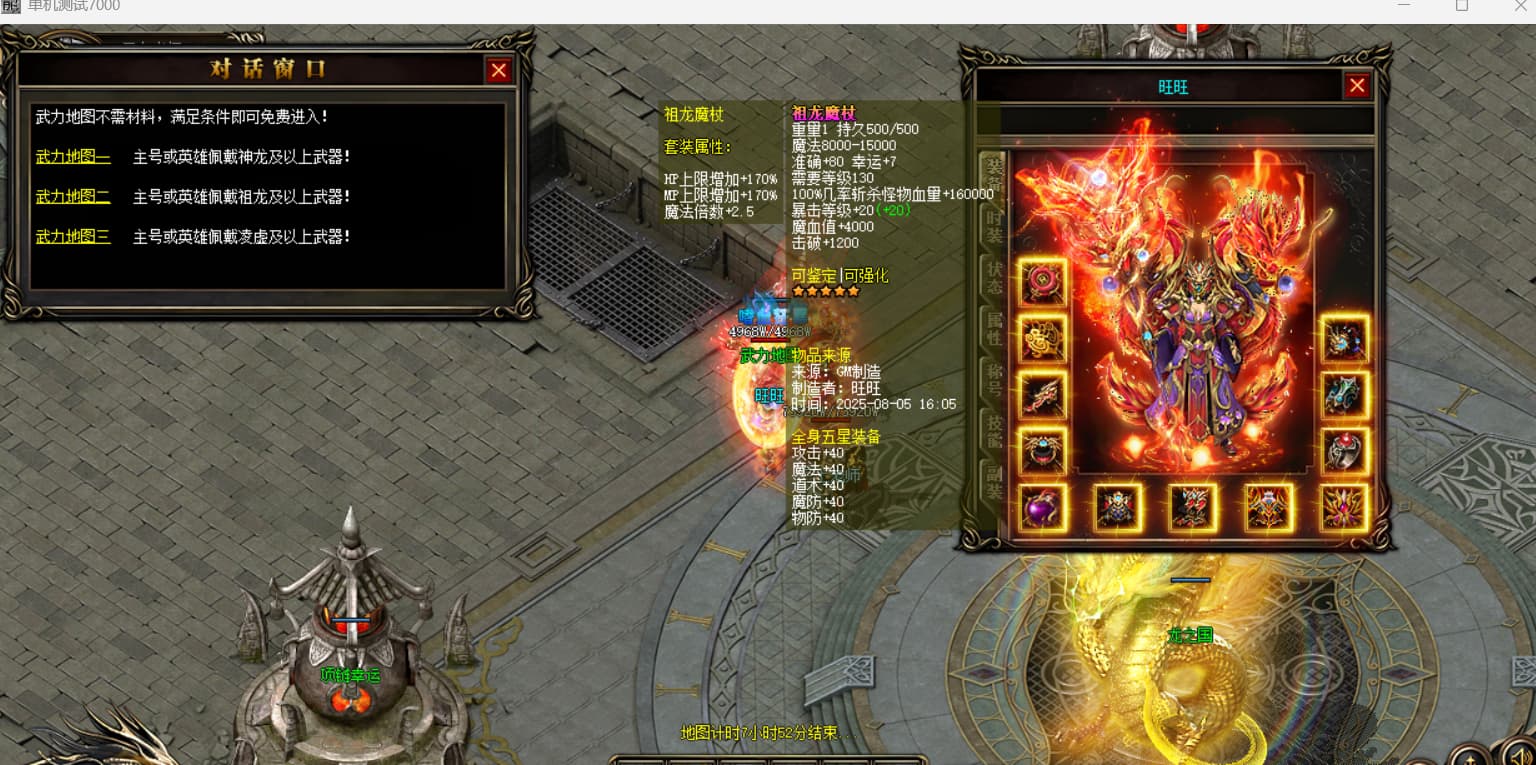Switch to the 时装 tab

994,227
